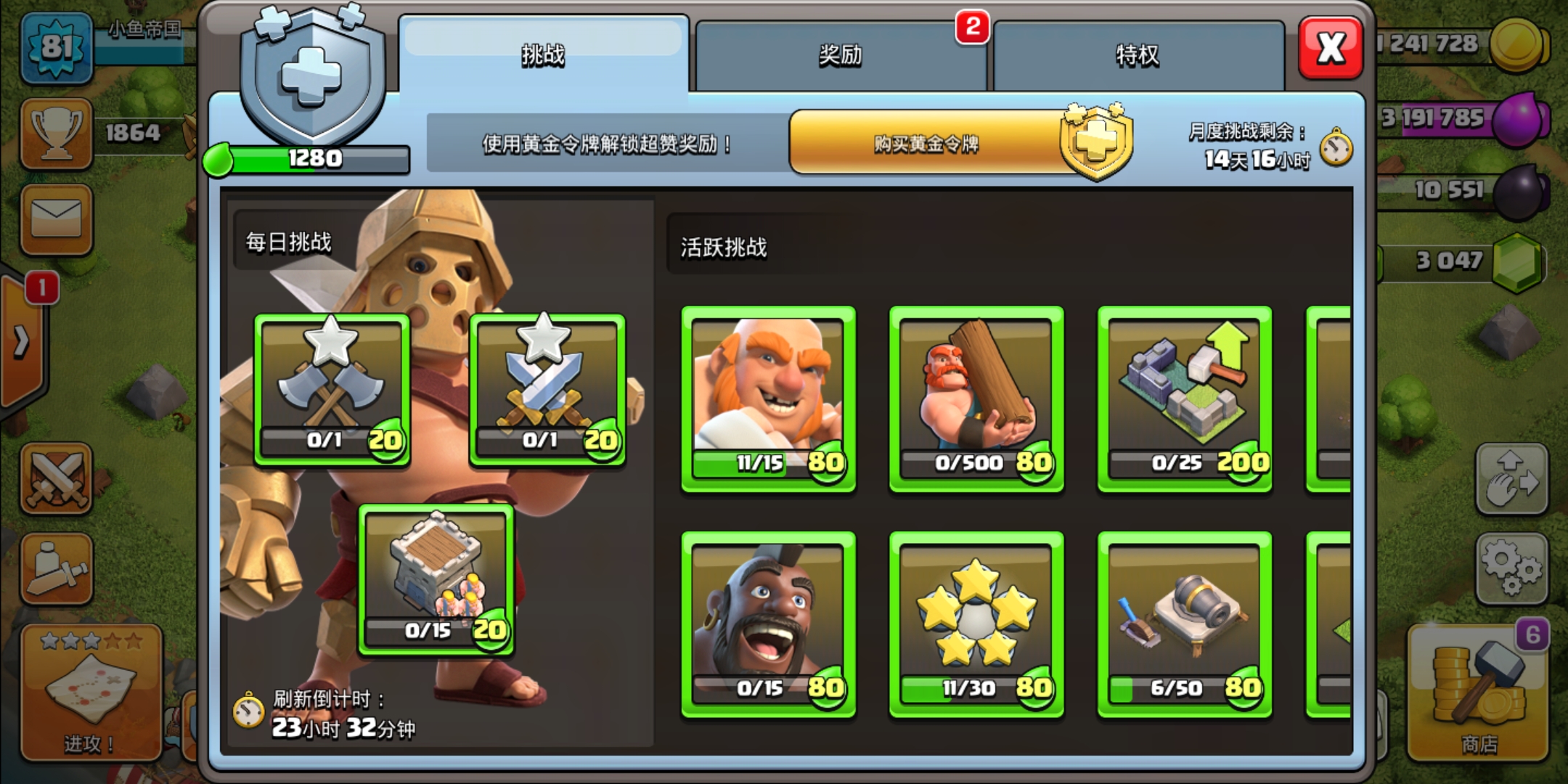
Task: Open the Giant challenge tile
Action: (x=768, y=399)
